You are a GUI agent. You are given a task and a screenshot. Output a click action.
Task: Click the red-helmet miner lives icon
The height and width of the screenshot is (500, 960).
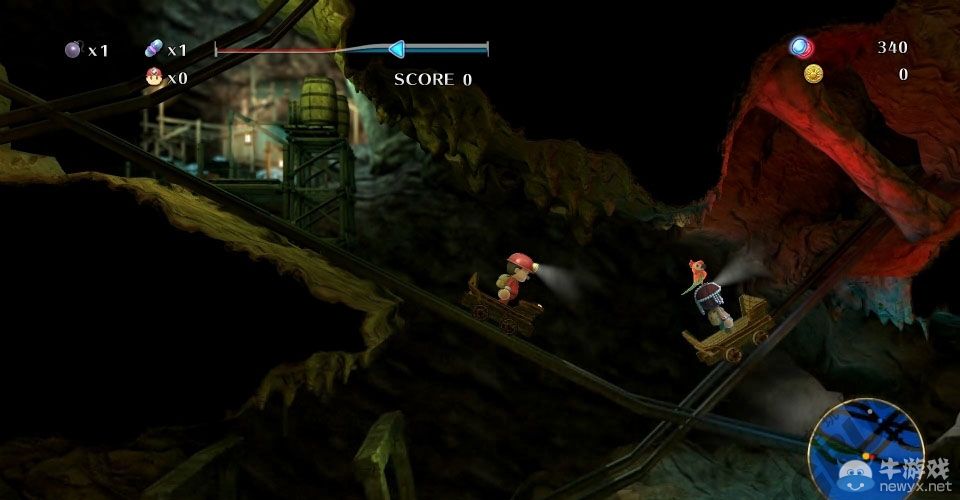pos(154,76)
